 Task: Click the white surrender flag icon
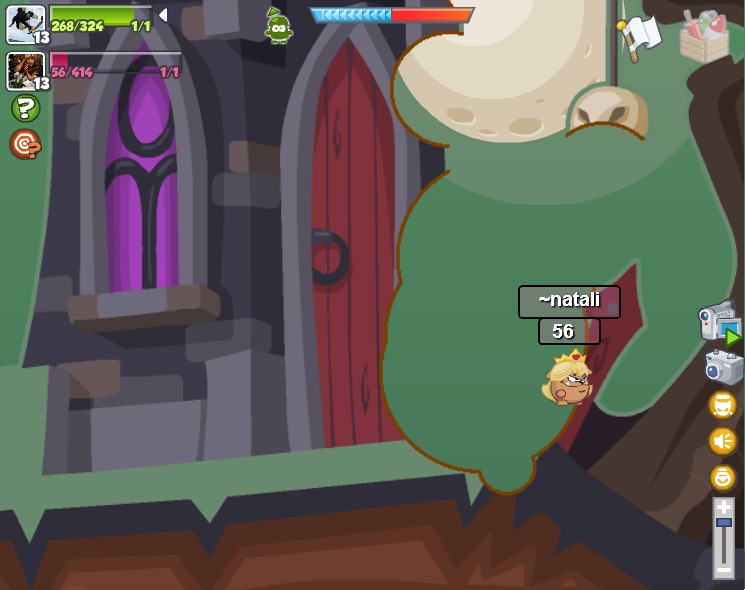tap(638, 35)
